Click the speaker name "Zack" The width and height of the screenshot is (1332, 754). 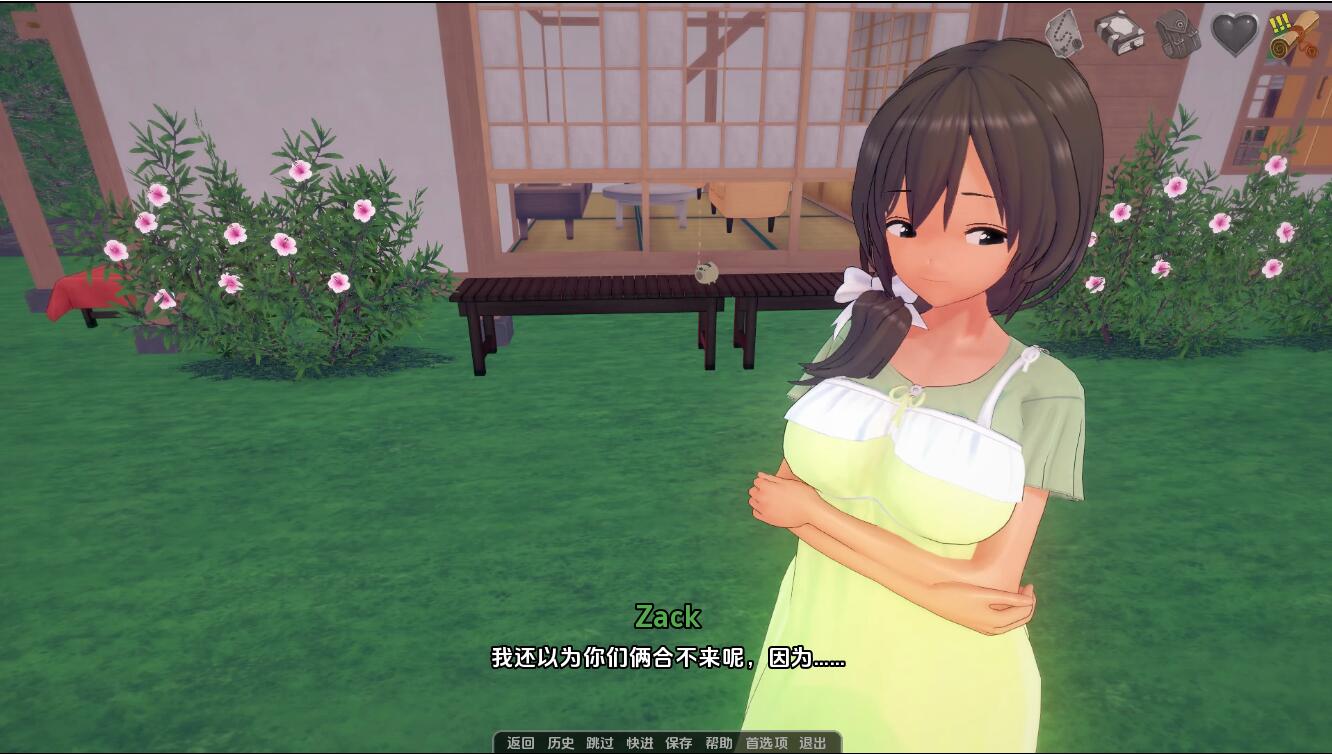[x=668, y=618]
